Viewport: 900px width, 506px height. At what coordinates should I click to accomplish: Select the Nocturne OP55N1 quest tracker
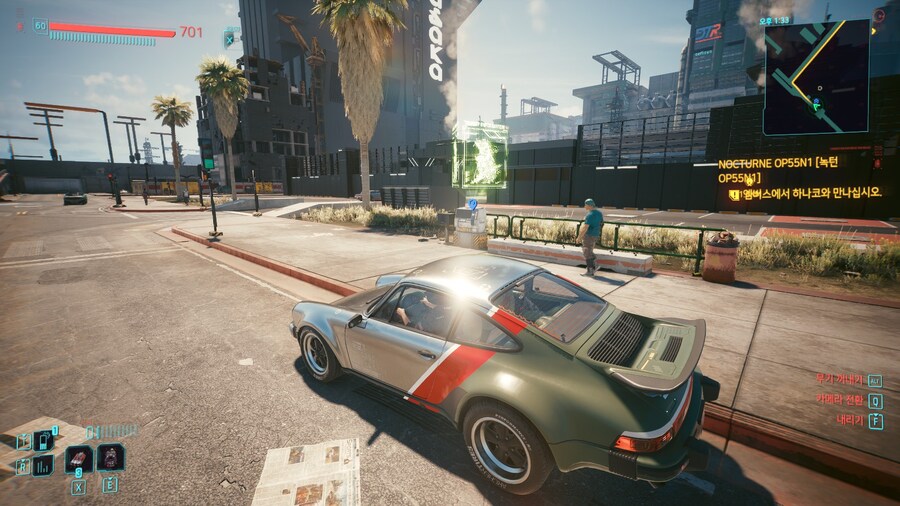[778, 171]
